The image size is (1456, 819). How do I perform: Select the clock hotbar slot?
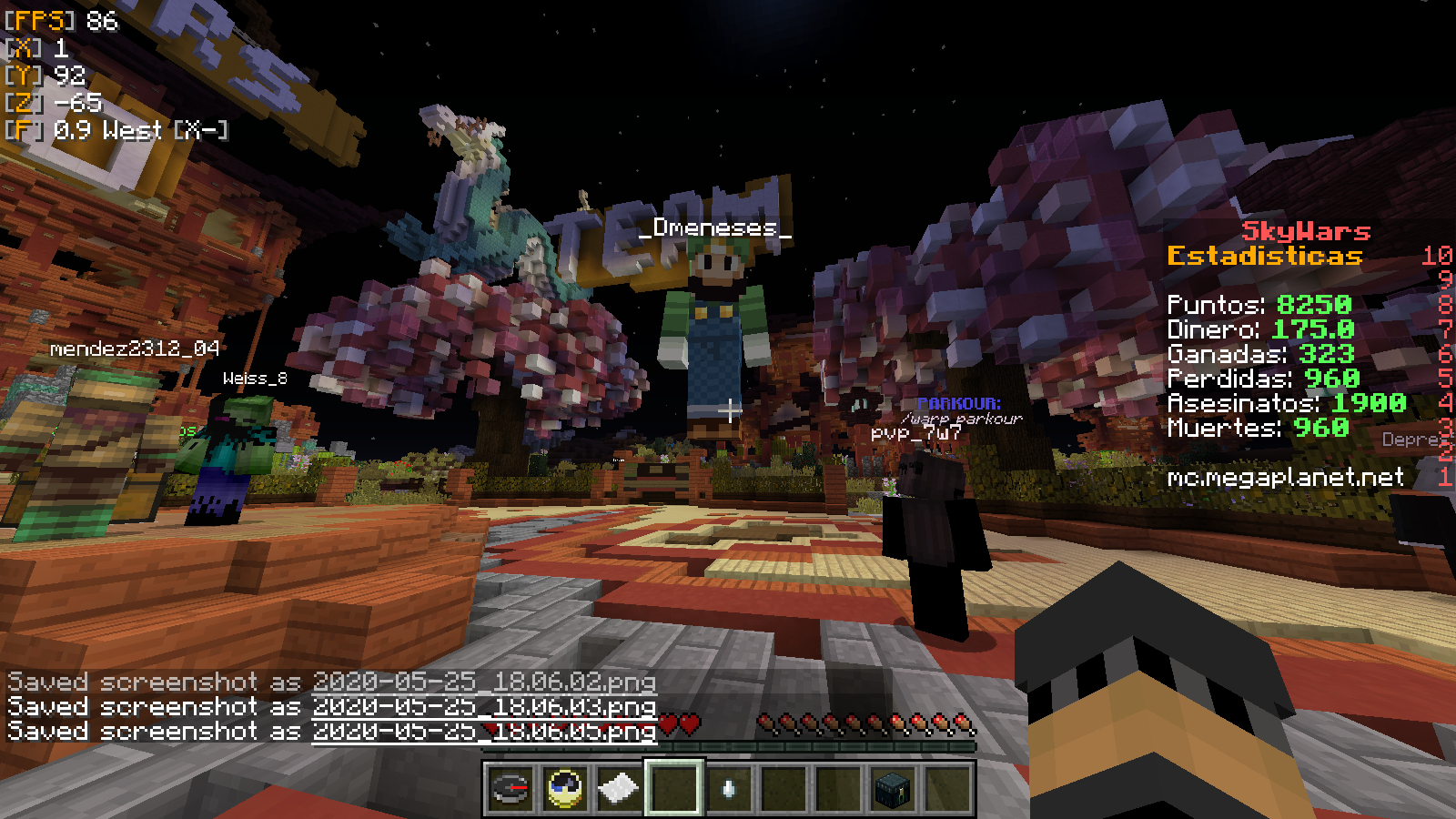pos(564,788)
